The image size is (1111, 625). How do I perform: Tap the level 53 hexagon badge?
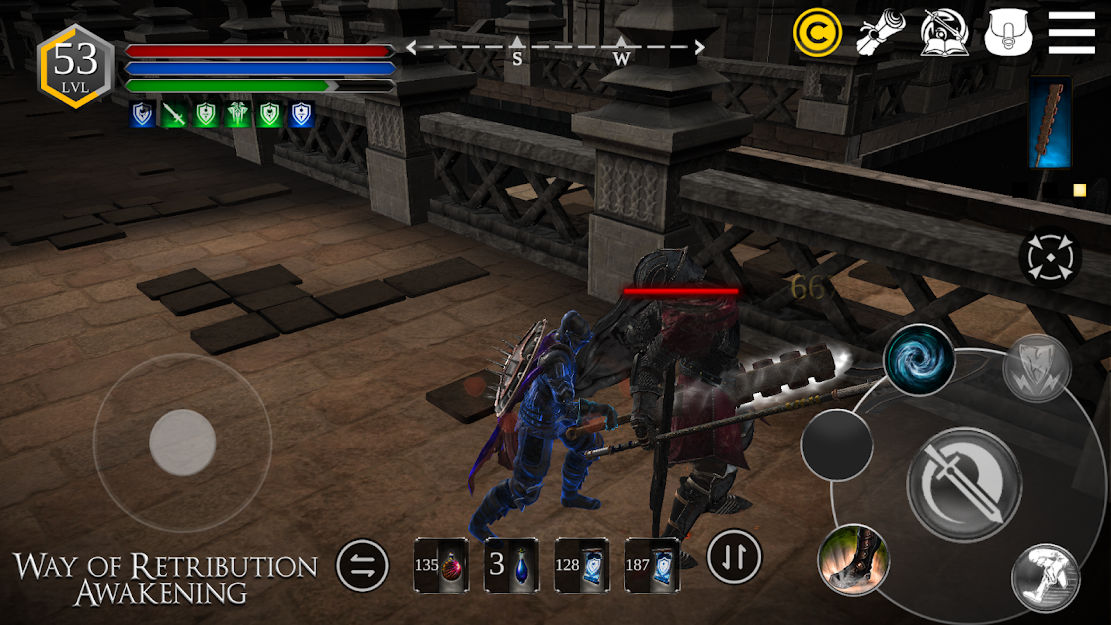pos(75,64)
